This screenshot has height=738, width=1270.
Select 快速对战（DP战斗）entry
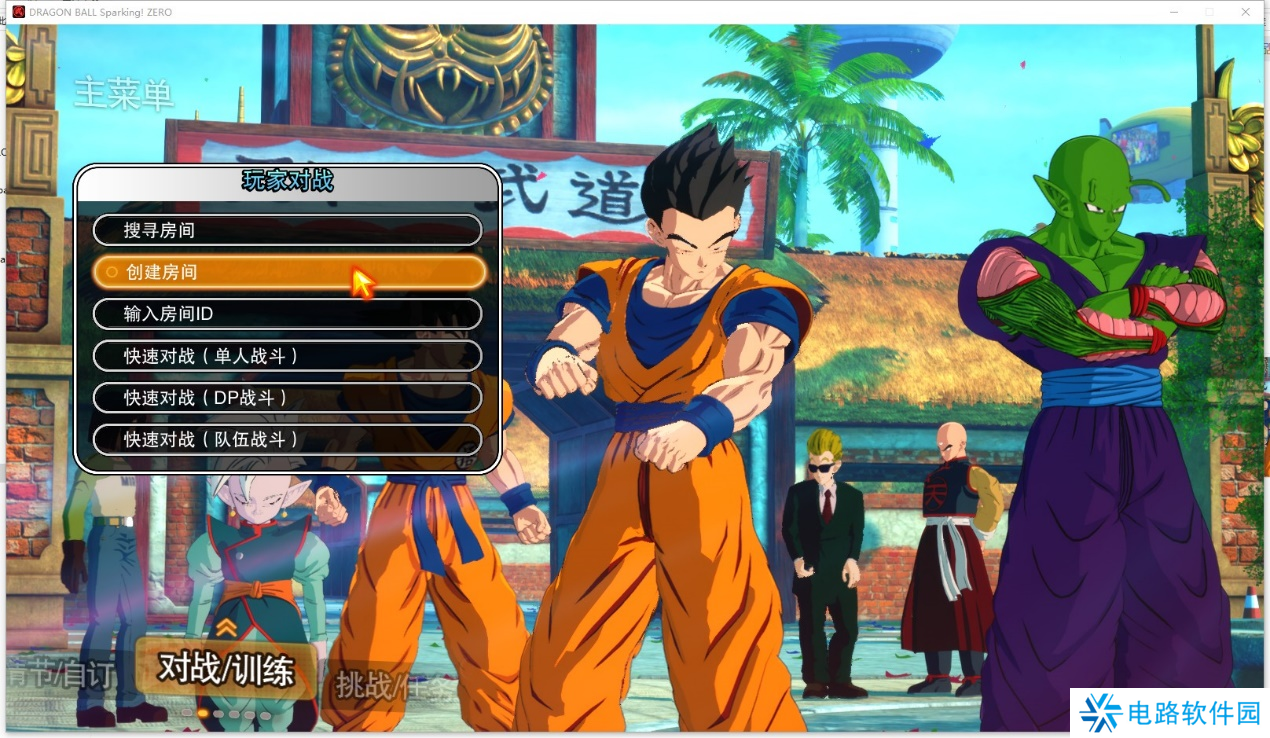tap(287, 398)
